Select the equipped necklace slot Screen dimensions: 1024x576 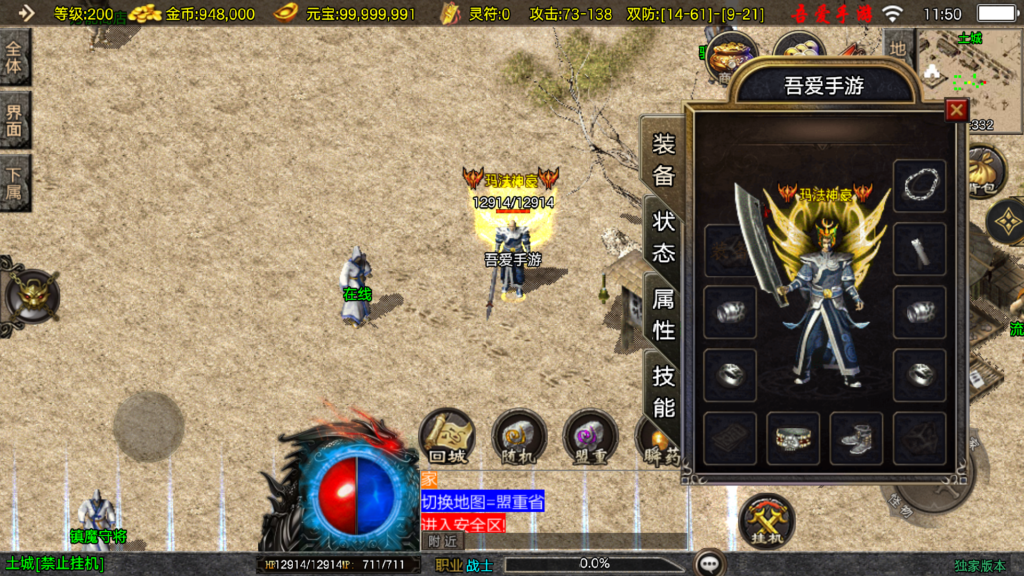coord(919,185)
